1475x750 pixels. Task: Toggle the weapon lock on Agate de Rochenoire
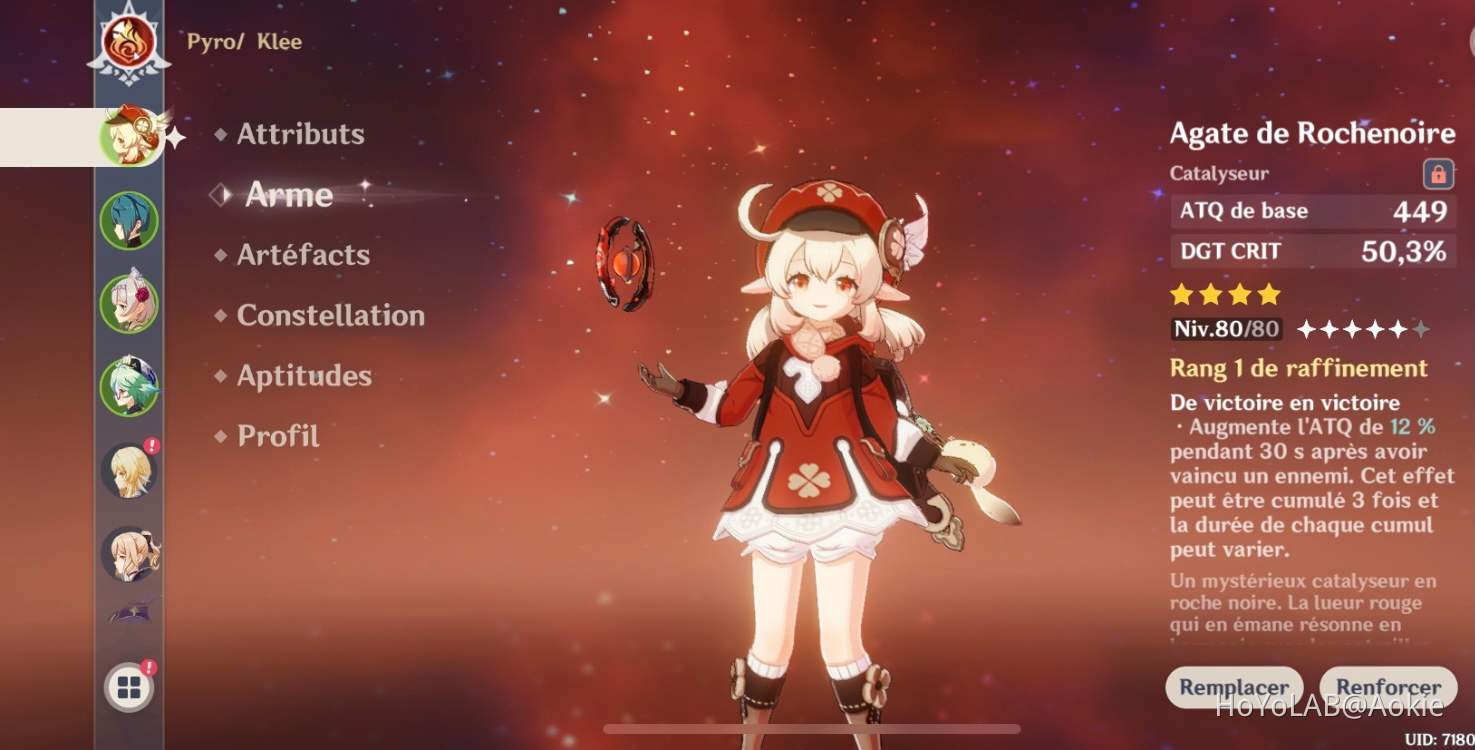(x=1440, y=174)
